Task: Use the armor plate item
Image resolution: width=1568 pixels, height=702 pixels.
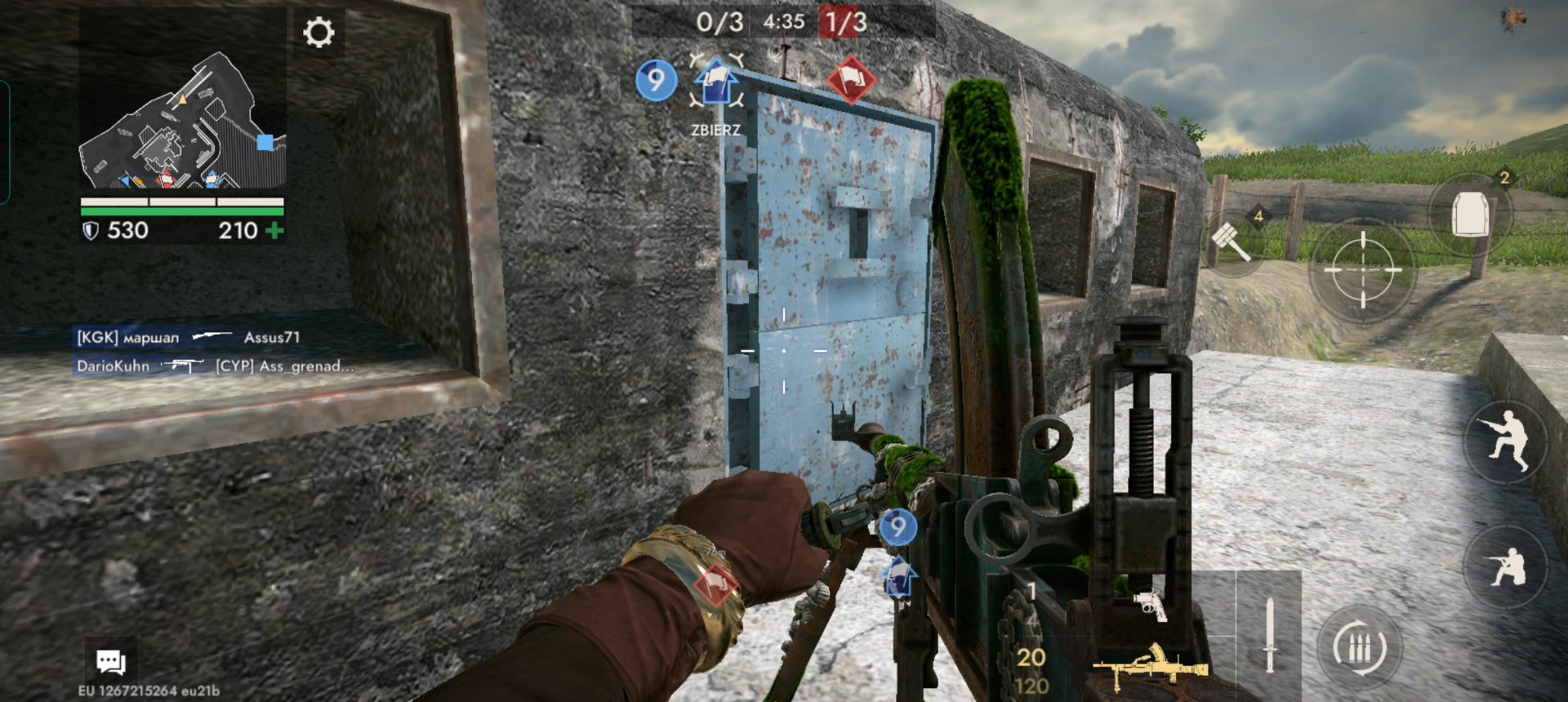Action: coord(1470,214)
